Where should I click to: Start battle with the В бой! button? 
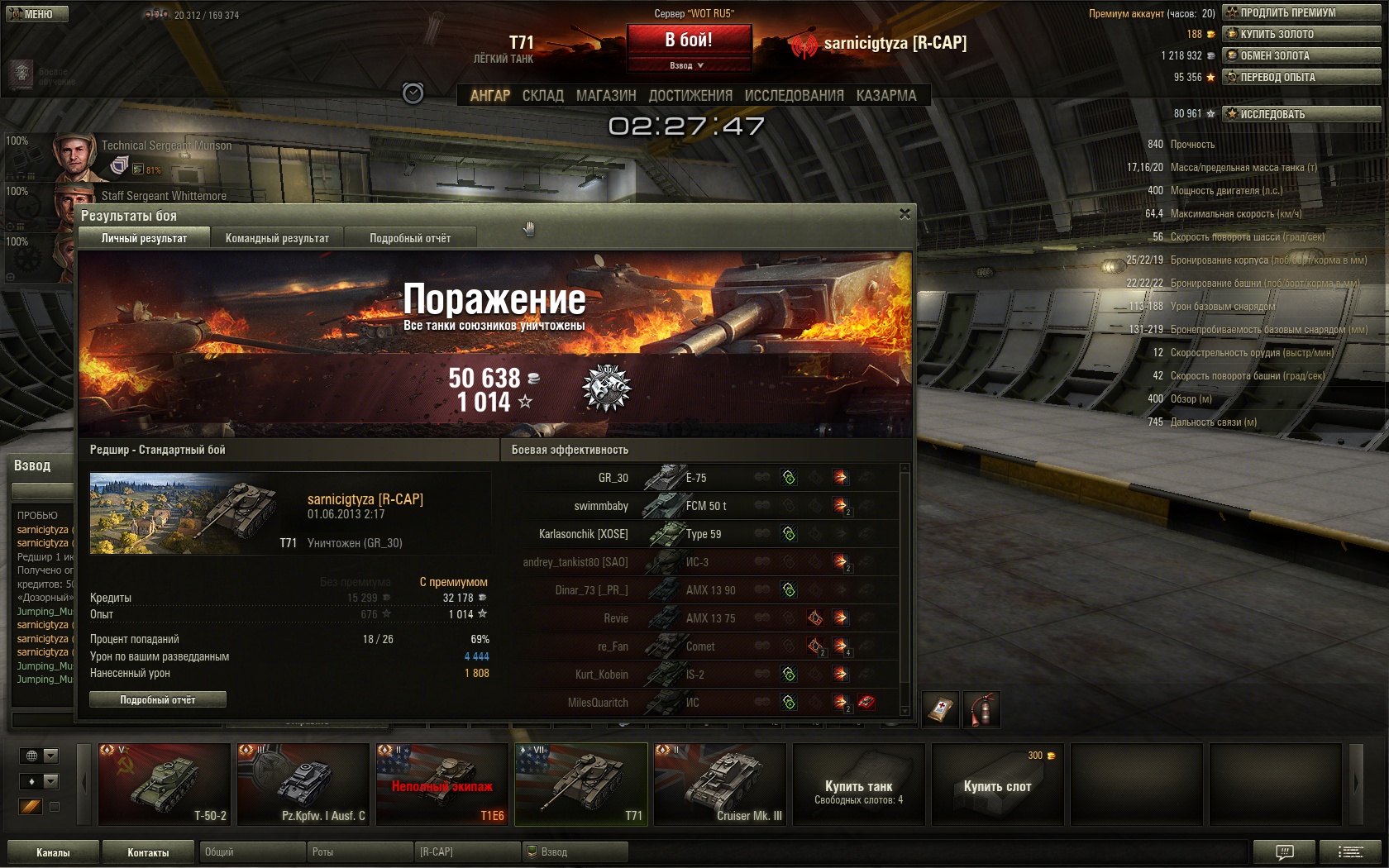(689, 39)
